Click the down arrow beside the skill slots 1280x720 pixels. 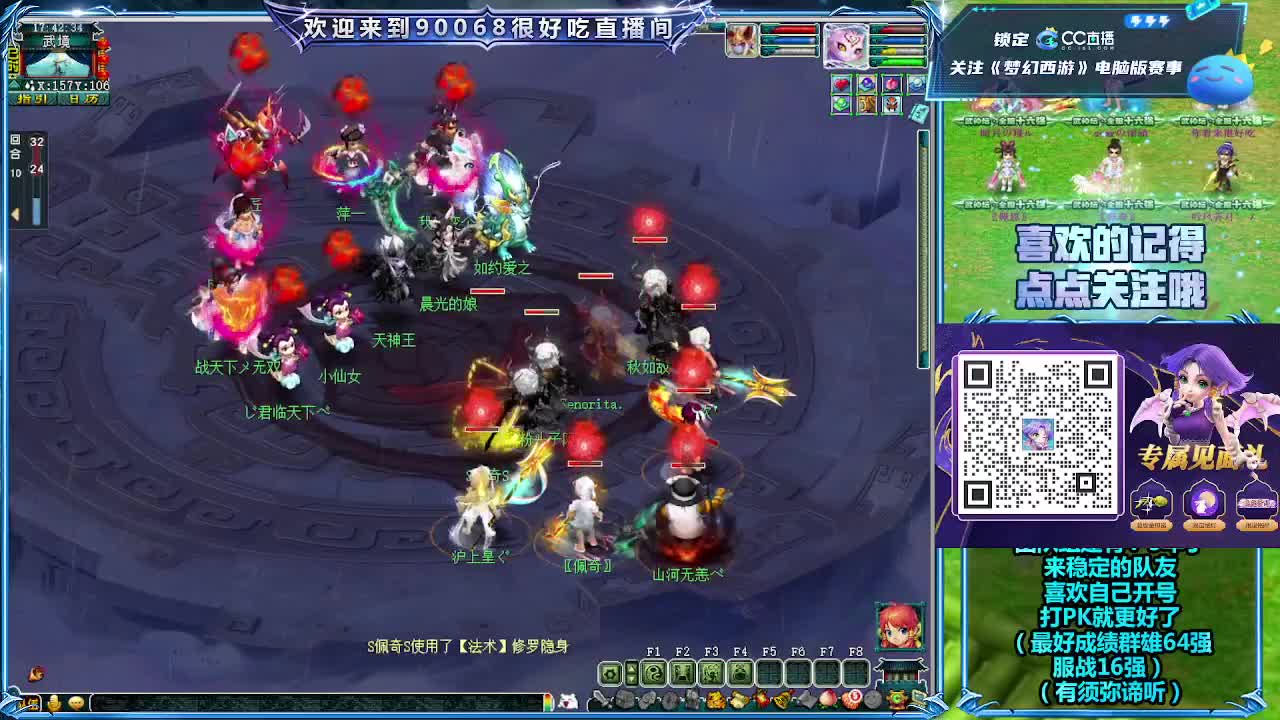point(631,680)
